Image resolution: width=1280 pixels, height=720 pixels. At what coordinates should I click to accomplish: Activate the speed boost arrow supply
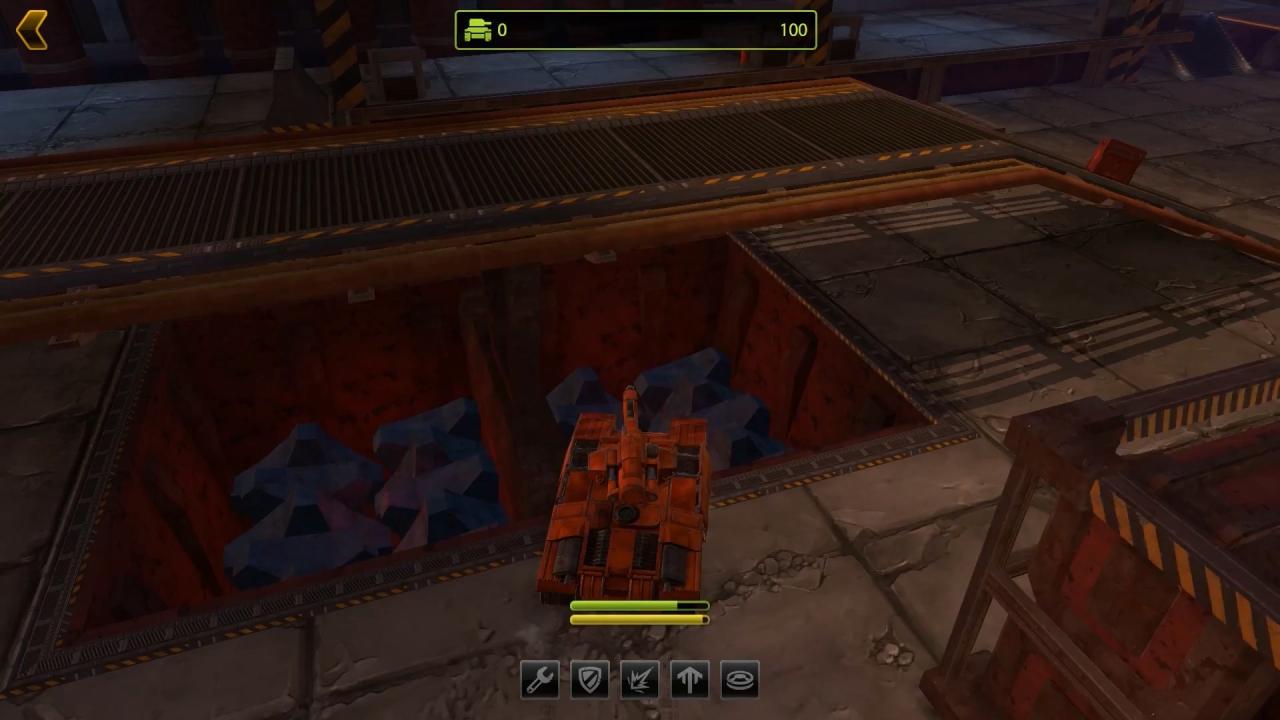click(689, 680)
